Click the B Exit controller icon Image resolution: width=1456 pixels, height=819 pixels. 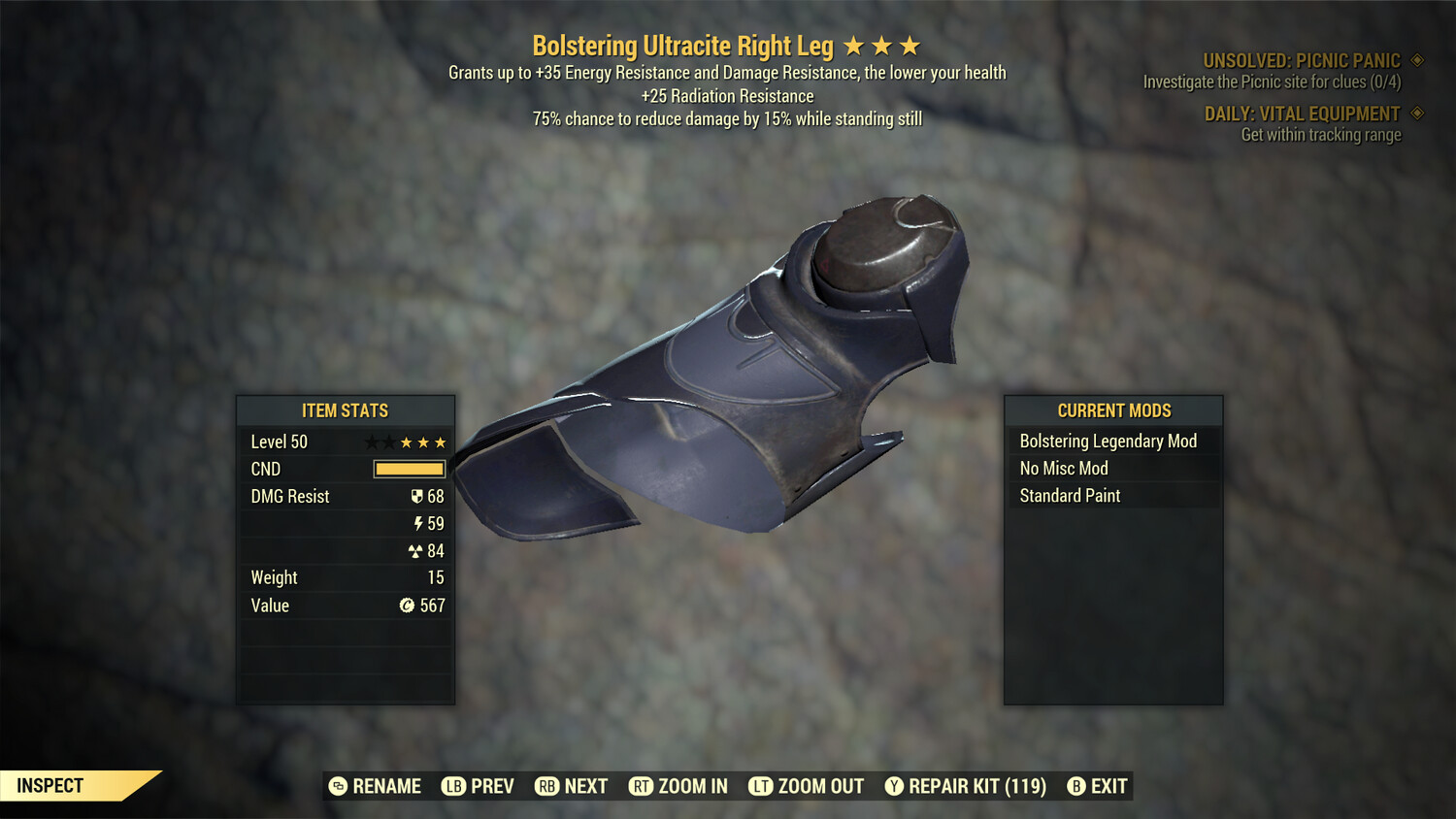coord(1075,786)
